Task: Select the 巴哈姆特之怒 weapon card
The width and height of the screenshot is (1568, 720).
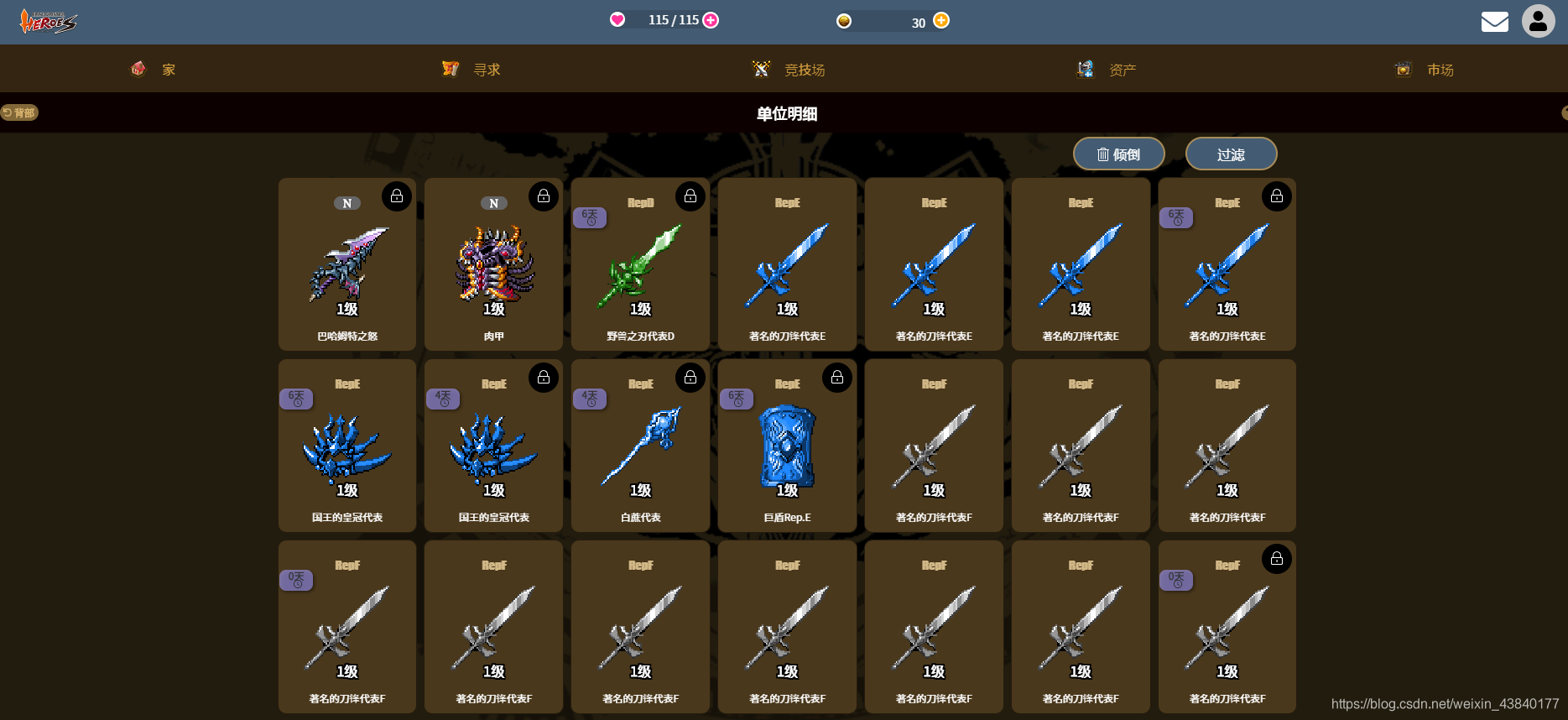Action: [x=347, y=269]
